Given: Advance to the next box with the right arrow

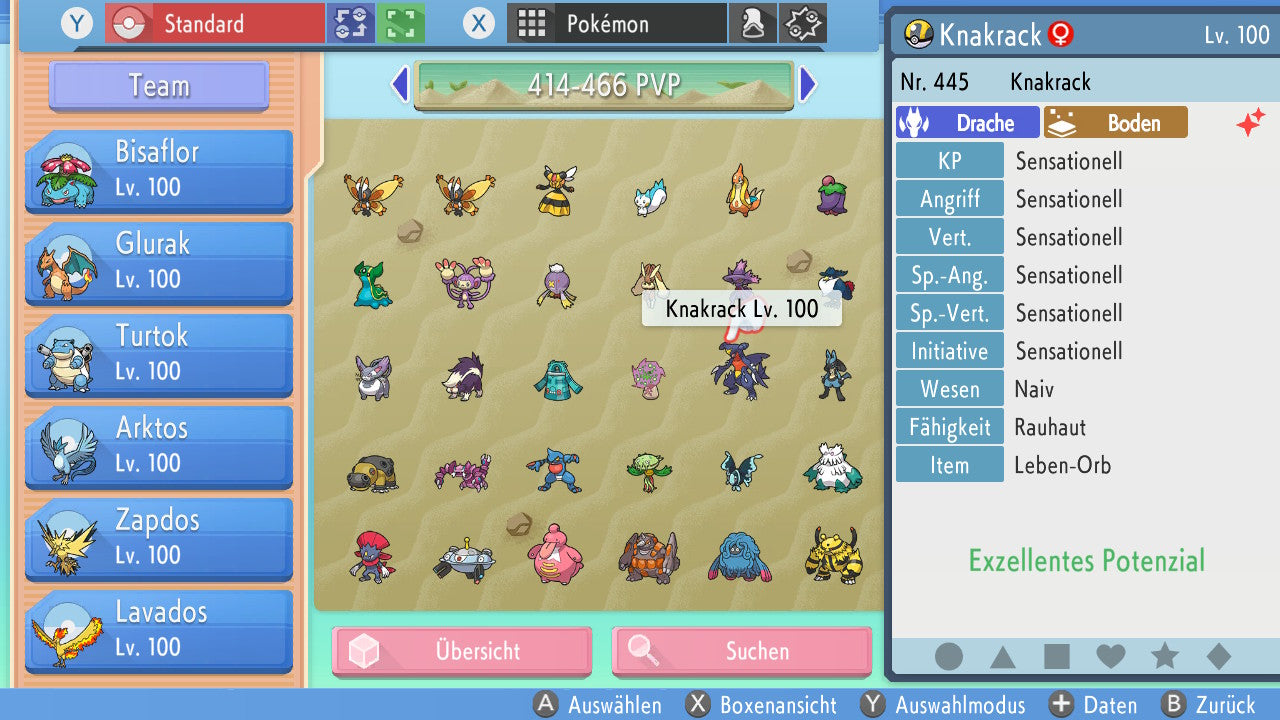Looking at the screenshot, I should pos(809,86).
